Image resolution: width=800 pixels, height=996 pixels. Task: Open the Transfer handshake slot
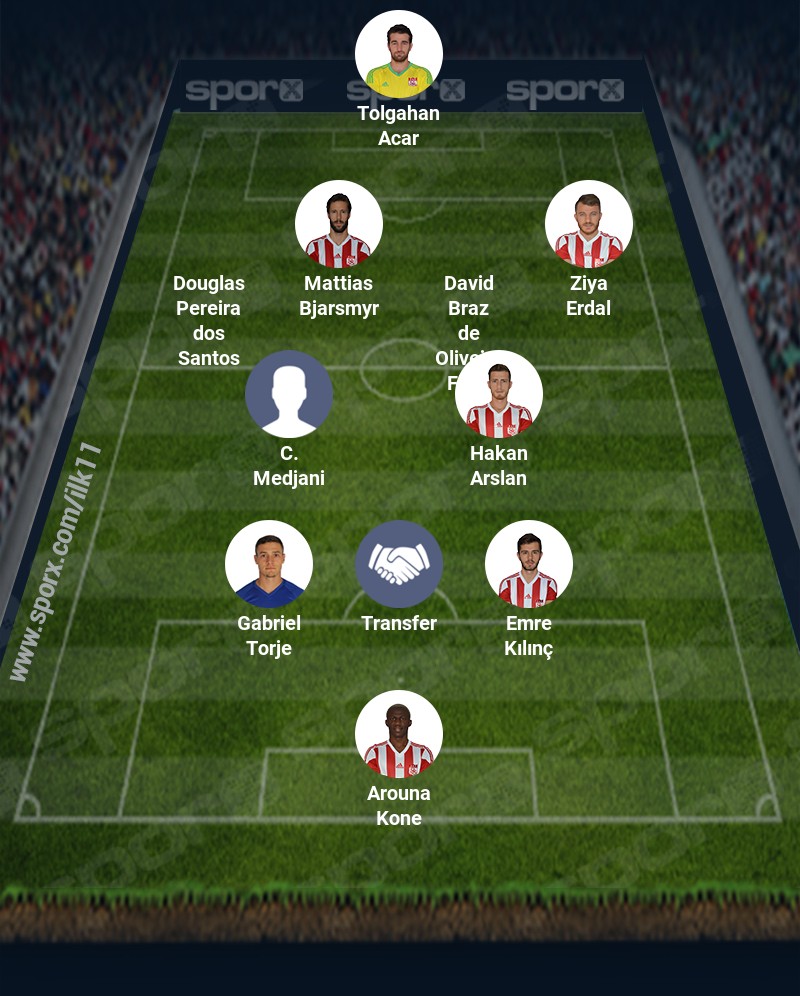click(x=399, y=564)
